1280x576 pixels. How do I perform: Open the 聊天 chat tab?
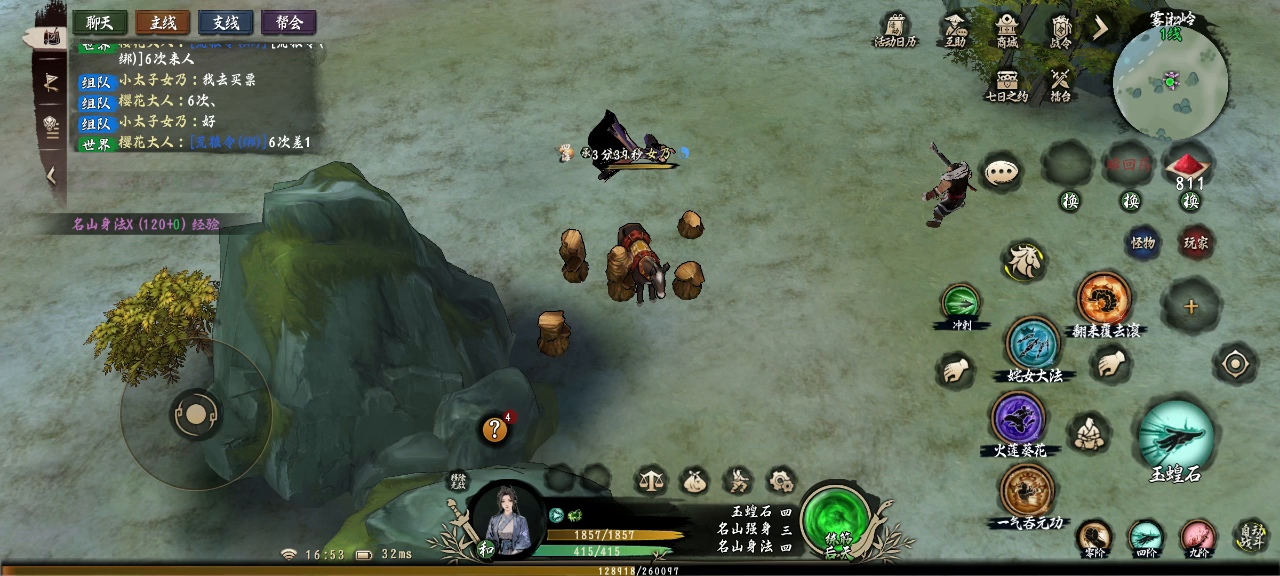tap(100, 22)
